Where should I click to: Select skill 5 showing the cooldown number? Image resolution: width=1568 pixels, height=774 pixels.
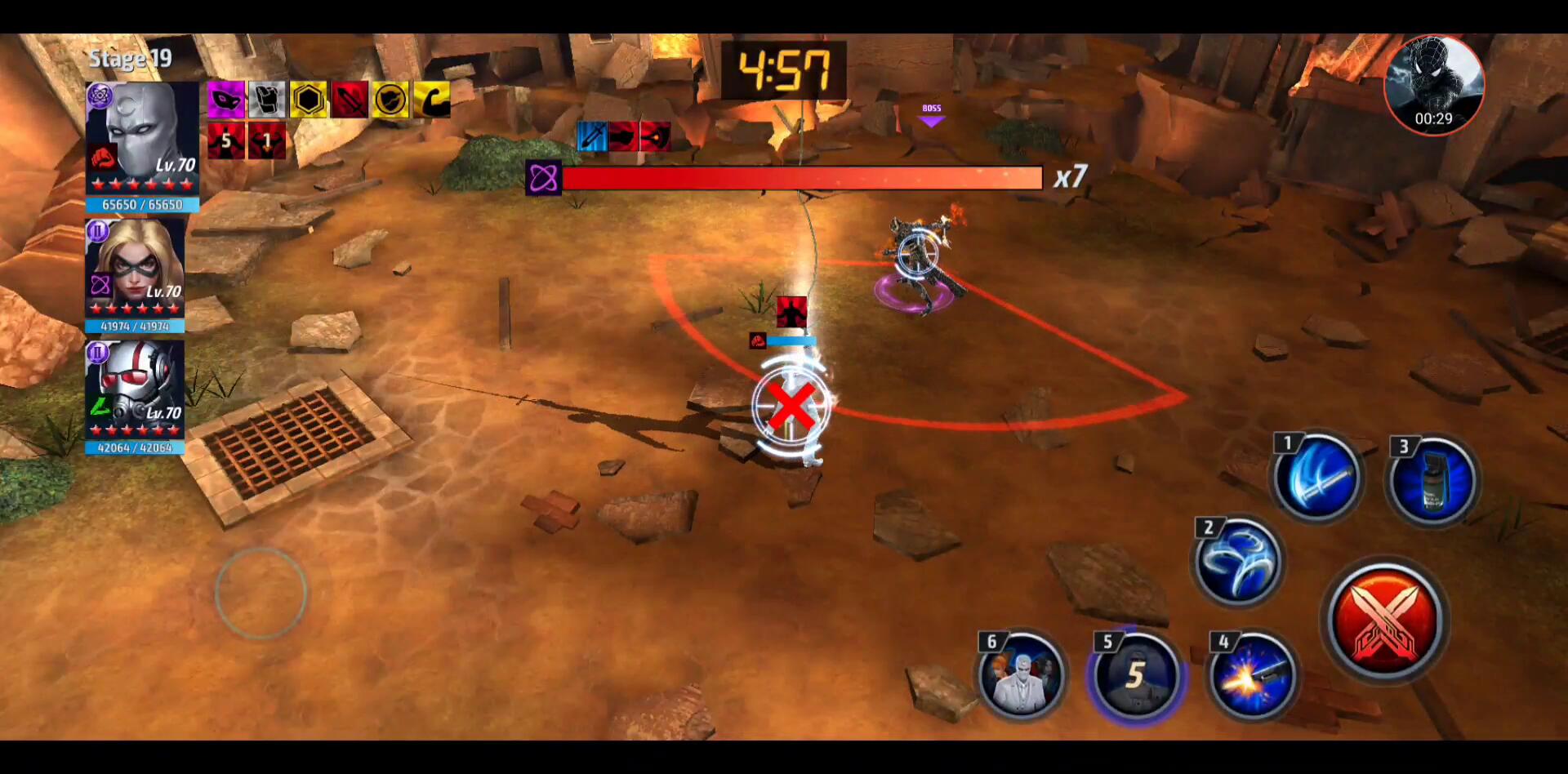(1135, 676)
